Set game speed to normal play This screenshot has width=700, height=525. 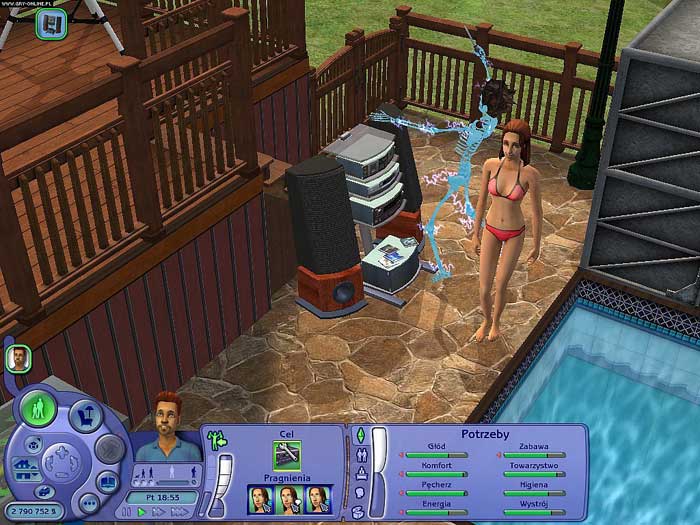click(141, 511)
